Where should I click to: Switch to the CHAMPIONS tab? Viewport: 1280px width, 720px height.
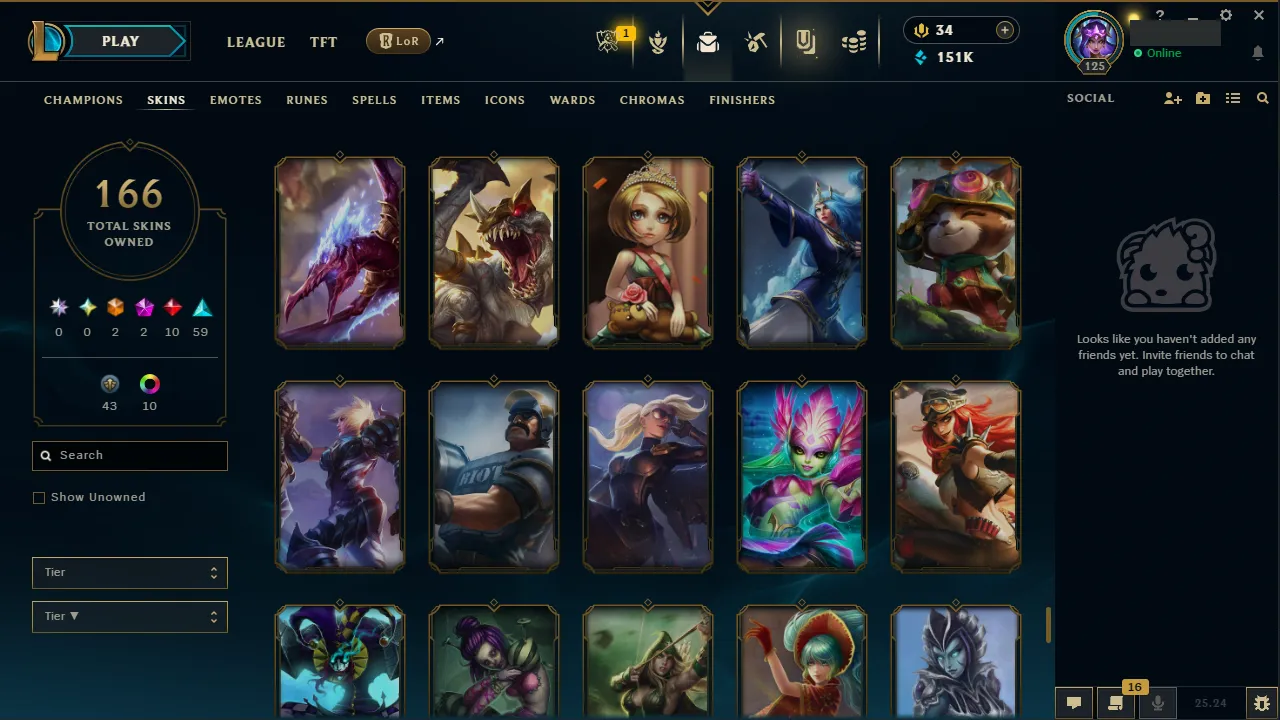click(83, 100)
